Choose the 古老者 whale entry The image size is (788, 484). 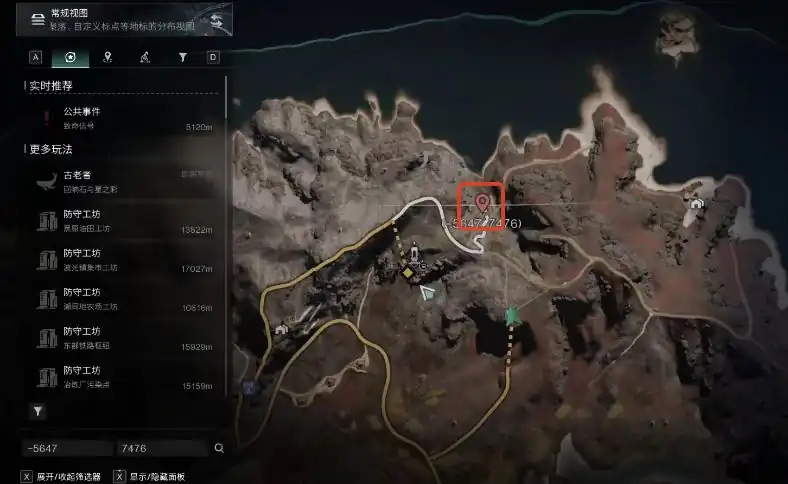pos(120,181)
